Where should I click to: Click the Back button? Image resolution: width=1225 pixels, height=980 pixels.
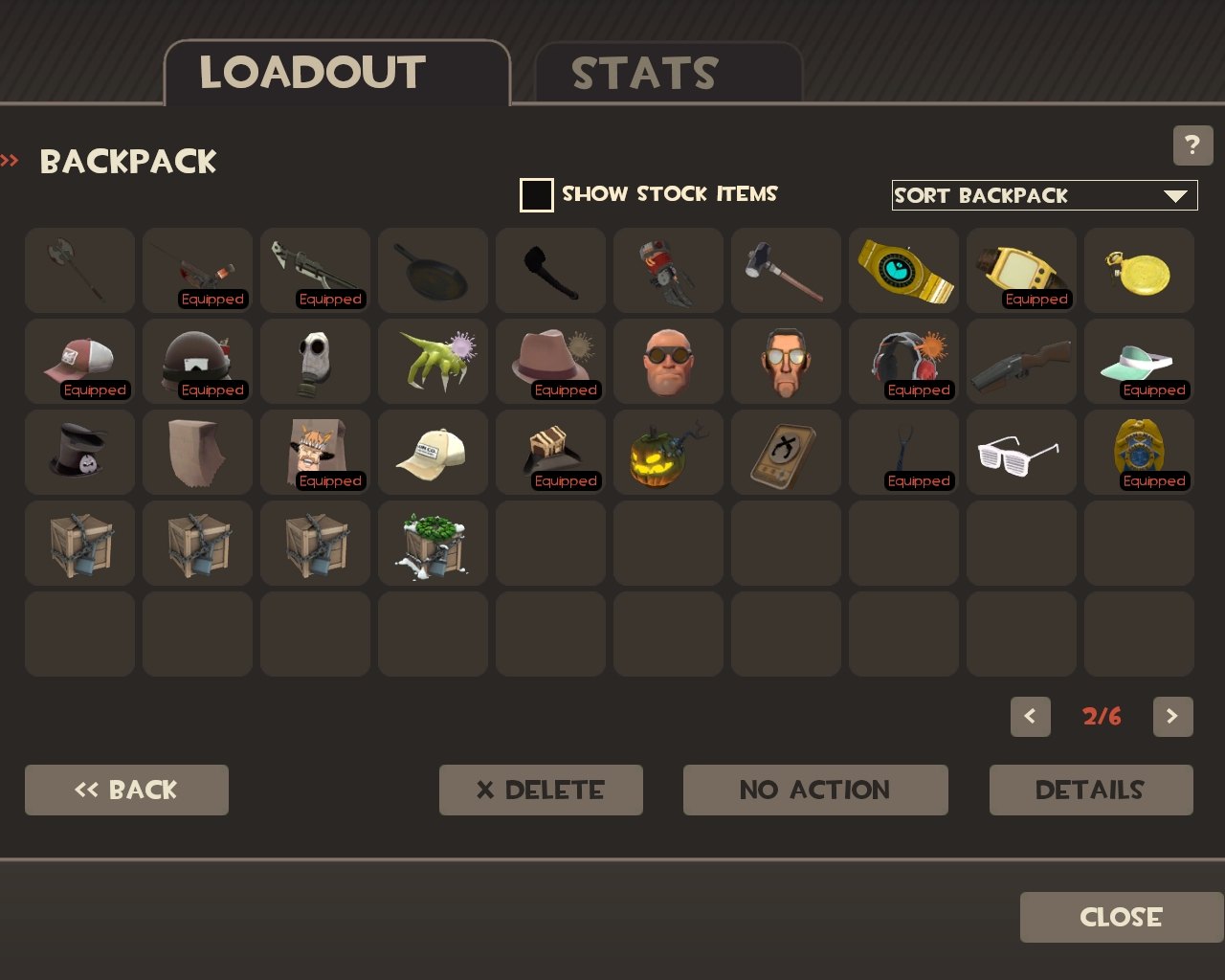coord(126,791)
